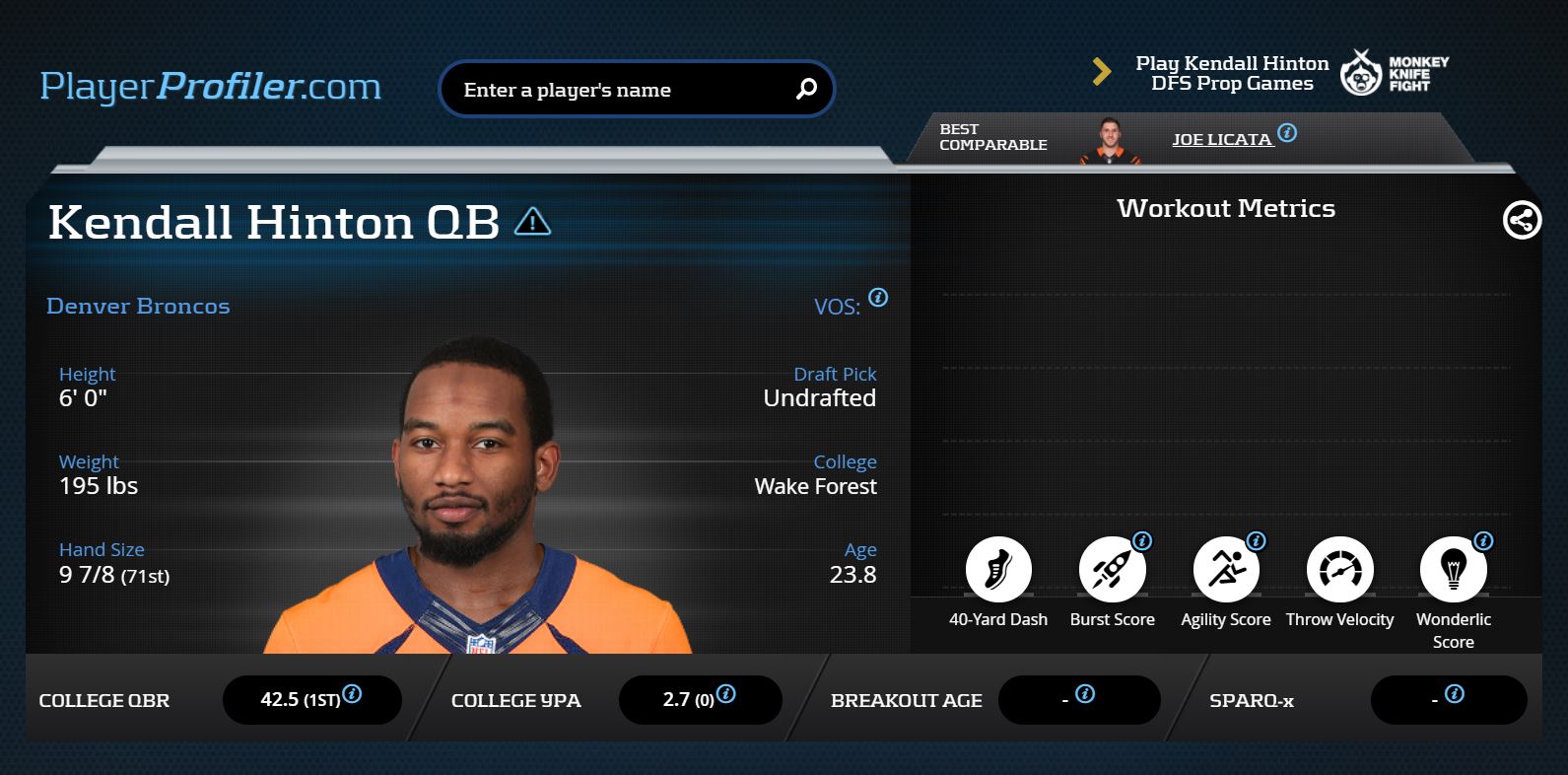The width and height of the screenshot is (1568, 775).
Task: Select the Wonderlic Score lightbulb icon
Action: click(1453, 570)
